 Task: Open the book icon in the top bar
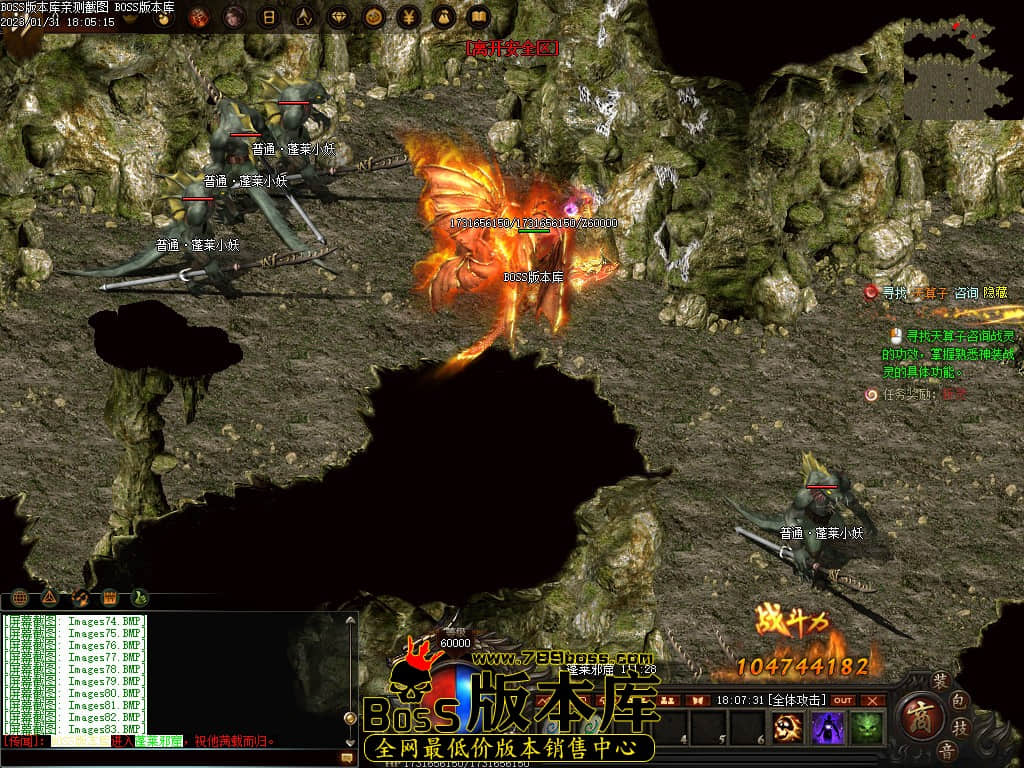coord(478,17)
